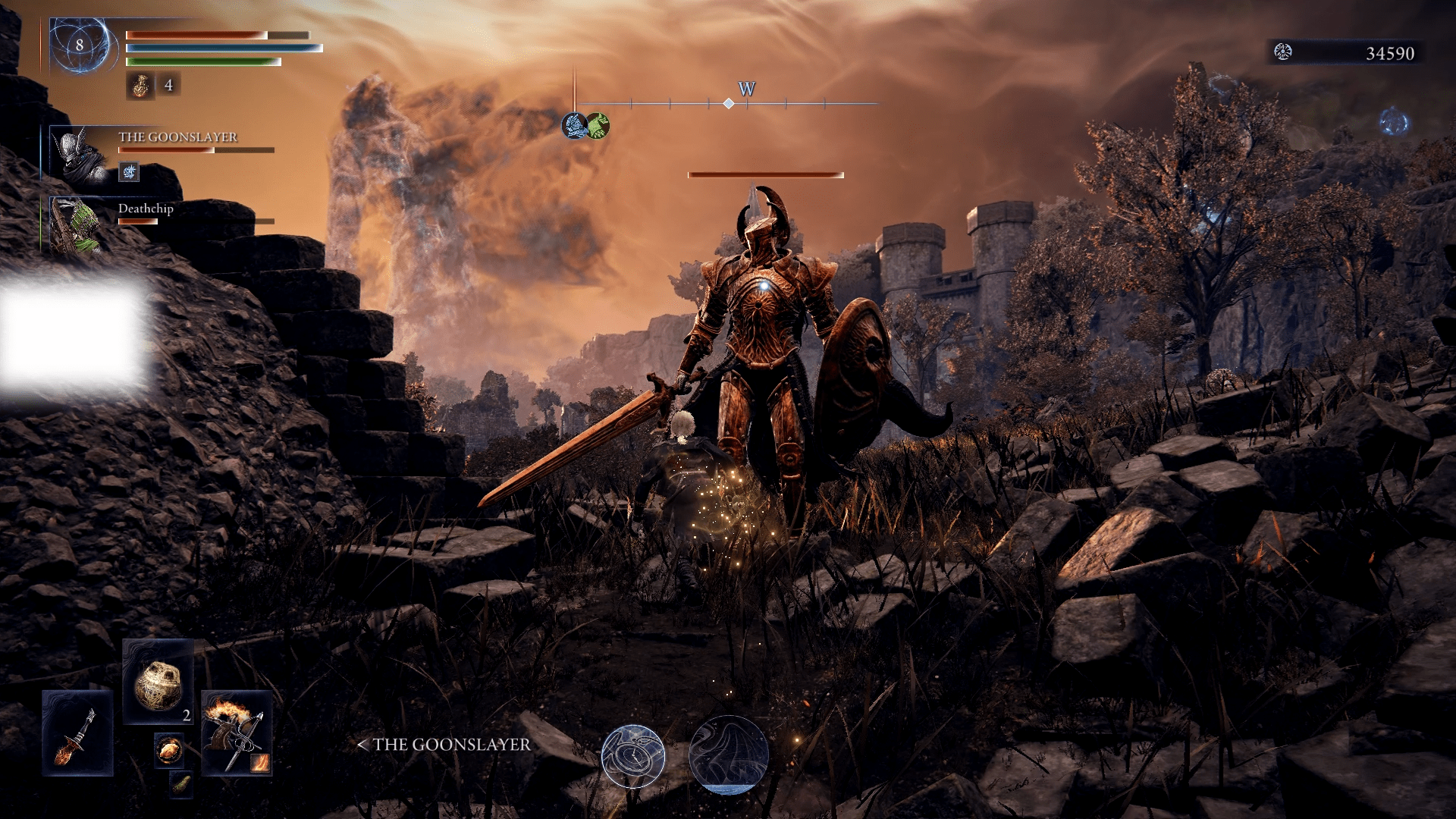Select the small green pickle item slot
Screen dimensions: 1456x819
[x=180, y=784]
